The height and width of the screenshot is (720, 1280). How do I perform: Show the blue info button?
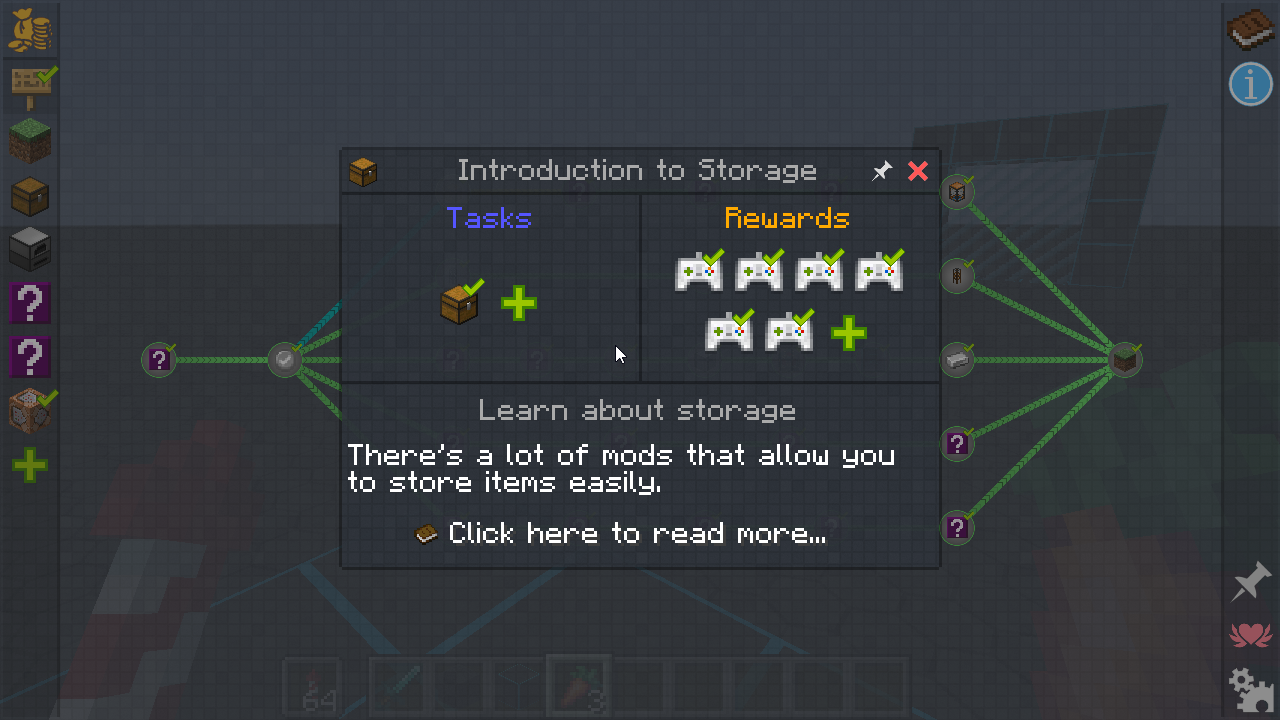tap(1250, 84)
